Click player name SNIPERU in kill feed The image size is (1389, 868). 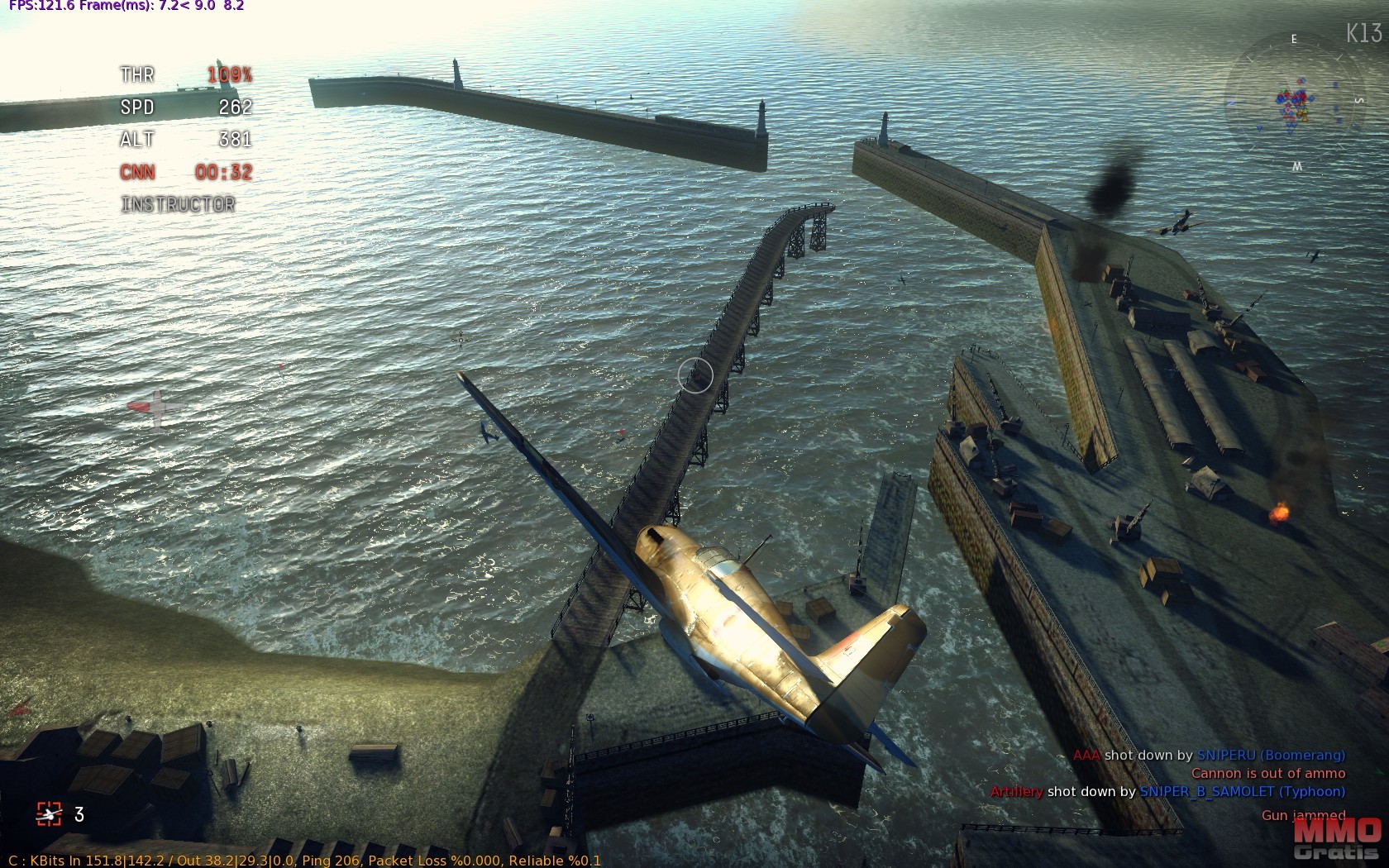[1226, 755]
